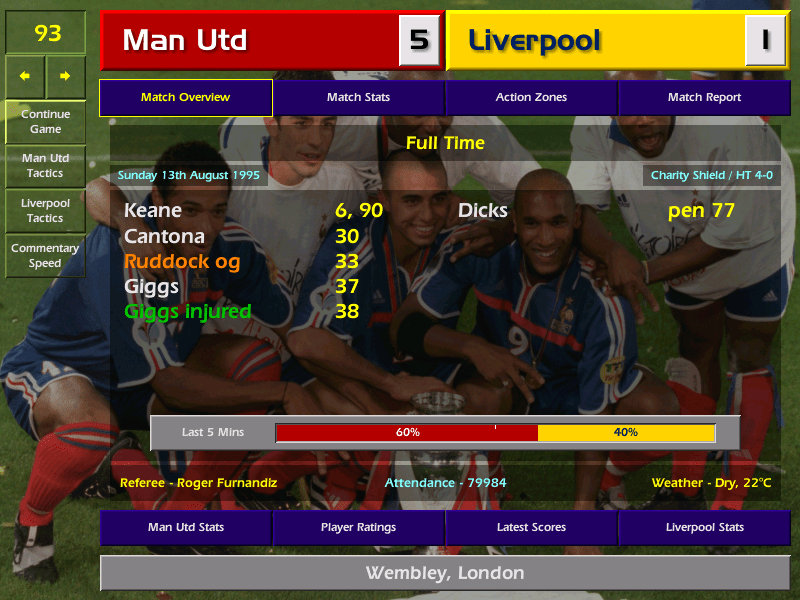Image resolution: width=800 pixels, height=600 pixels.
Task: Open Man Utd Tactics
Action: (x=45, y=166)
